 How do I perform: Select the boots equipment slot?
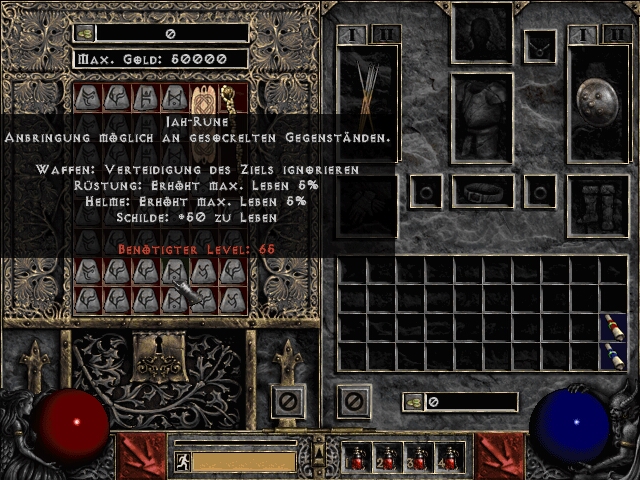598,206
